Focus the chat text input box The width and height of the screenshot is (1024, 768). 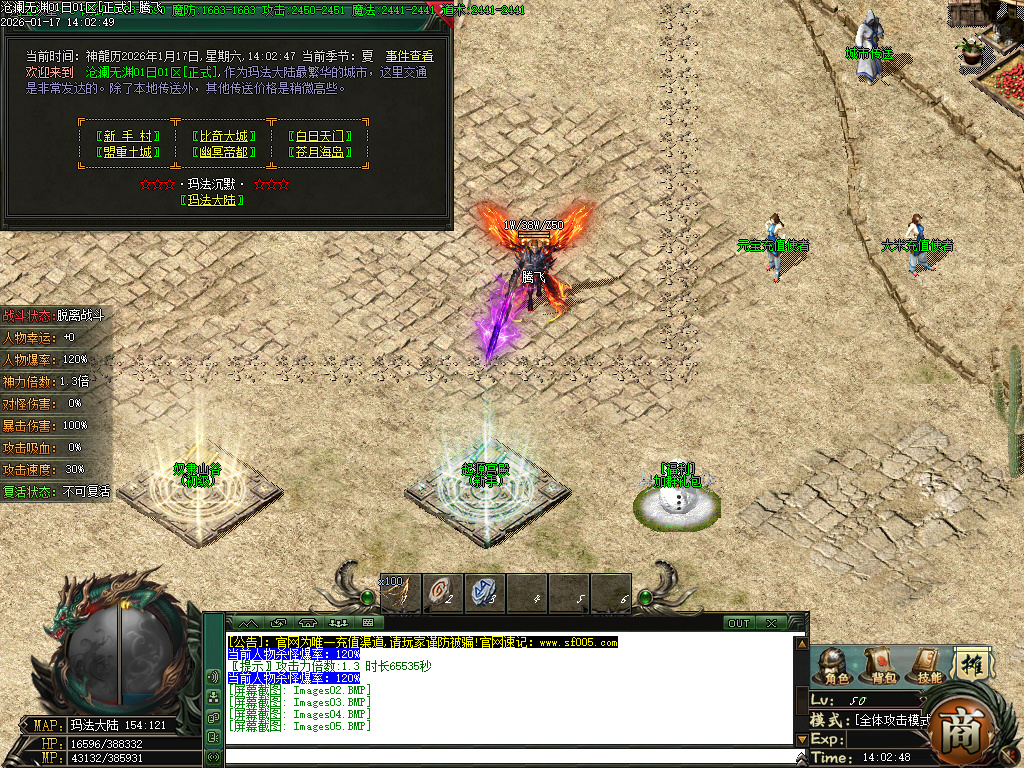(x=510, y=756)
